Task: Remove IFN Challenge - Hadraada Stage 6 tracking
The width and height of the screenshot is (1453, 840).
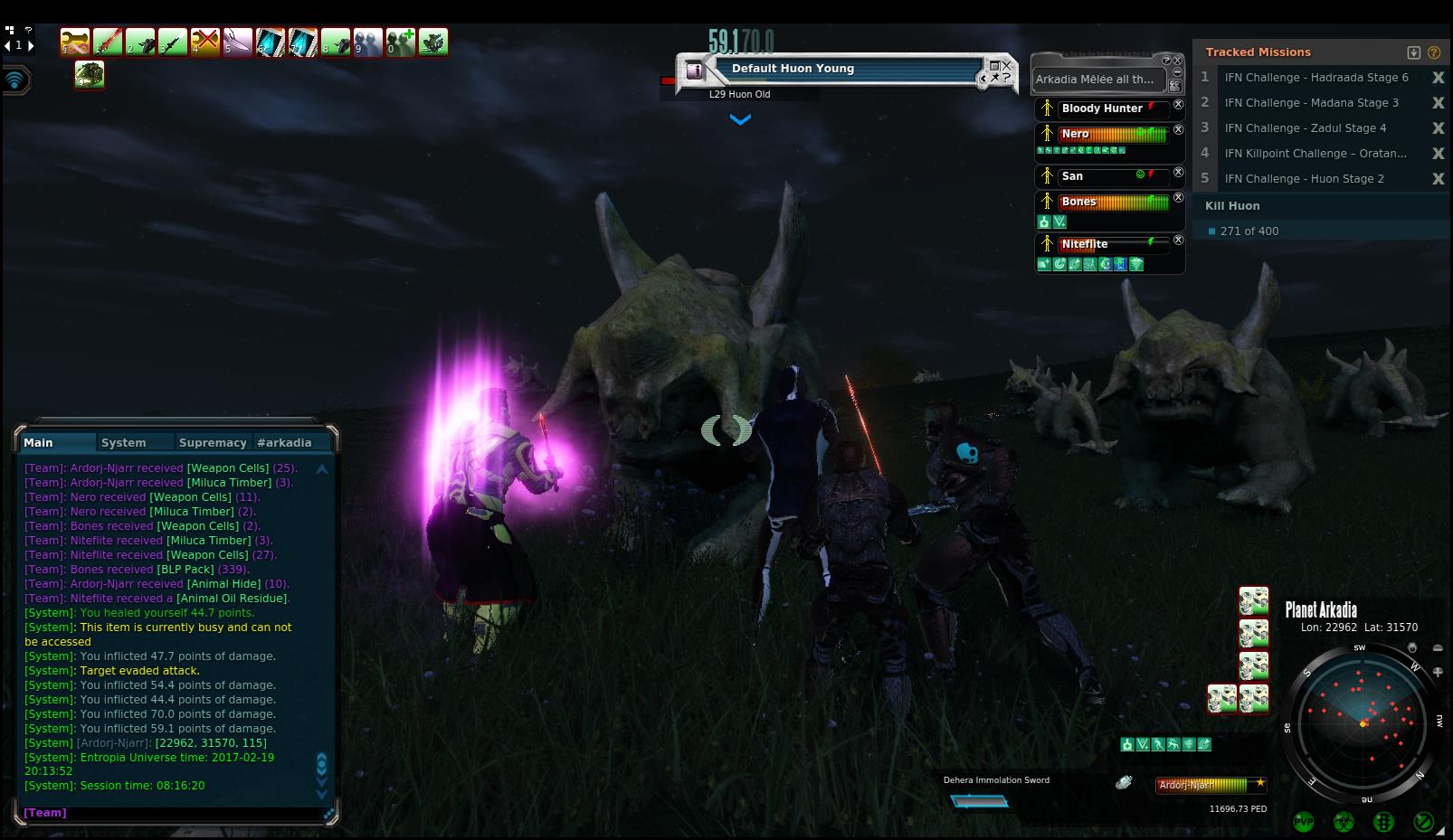Action: (1438, 78)
